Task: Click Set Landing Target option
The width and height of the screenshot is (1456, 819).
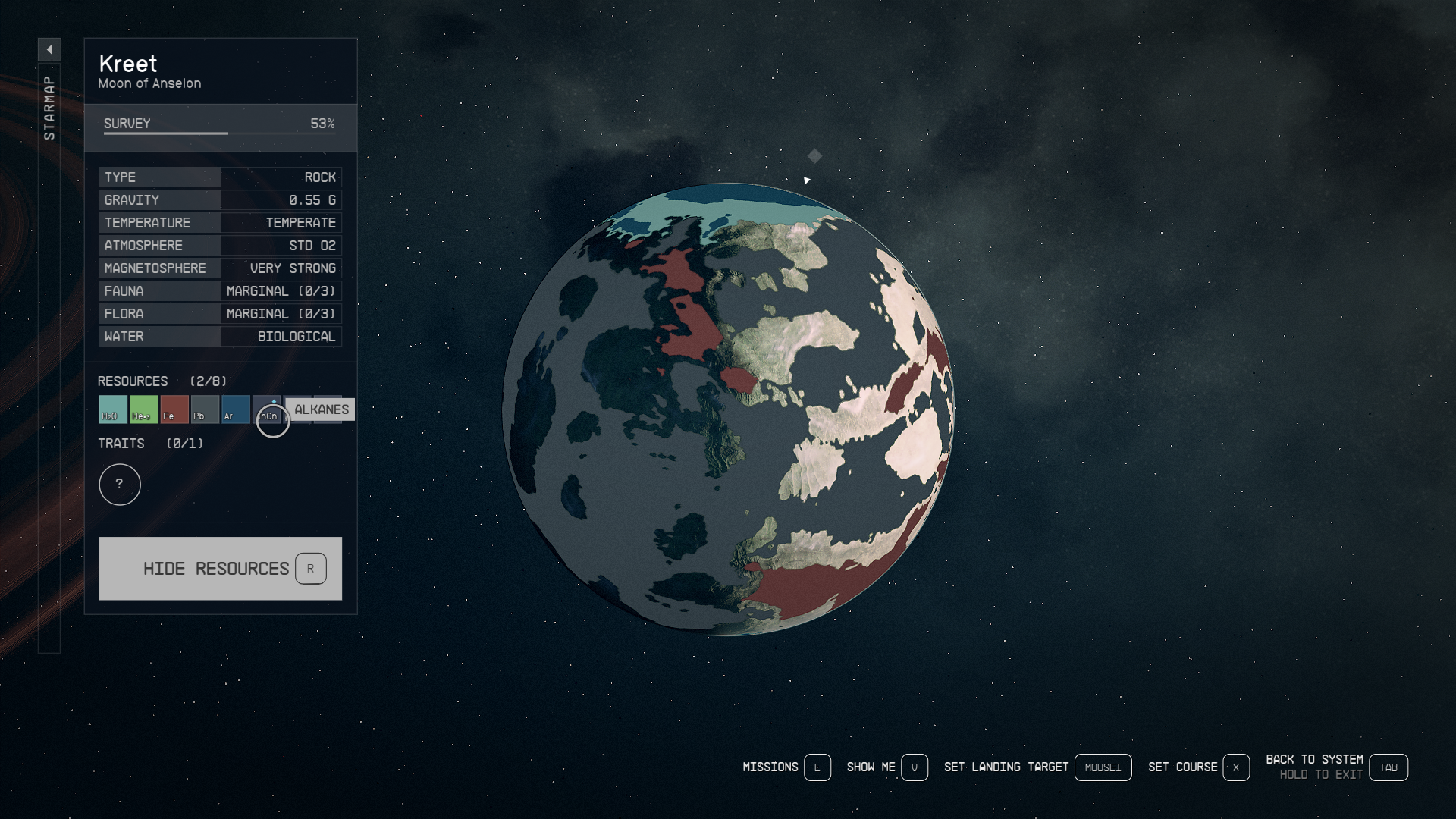Action: tap(1037, 767)
